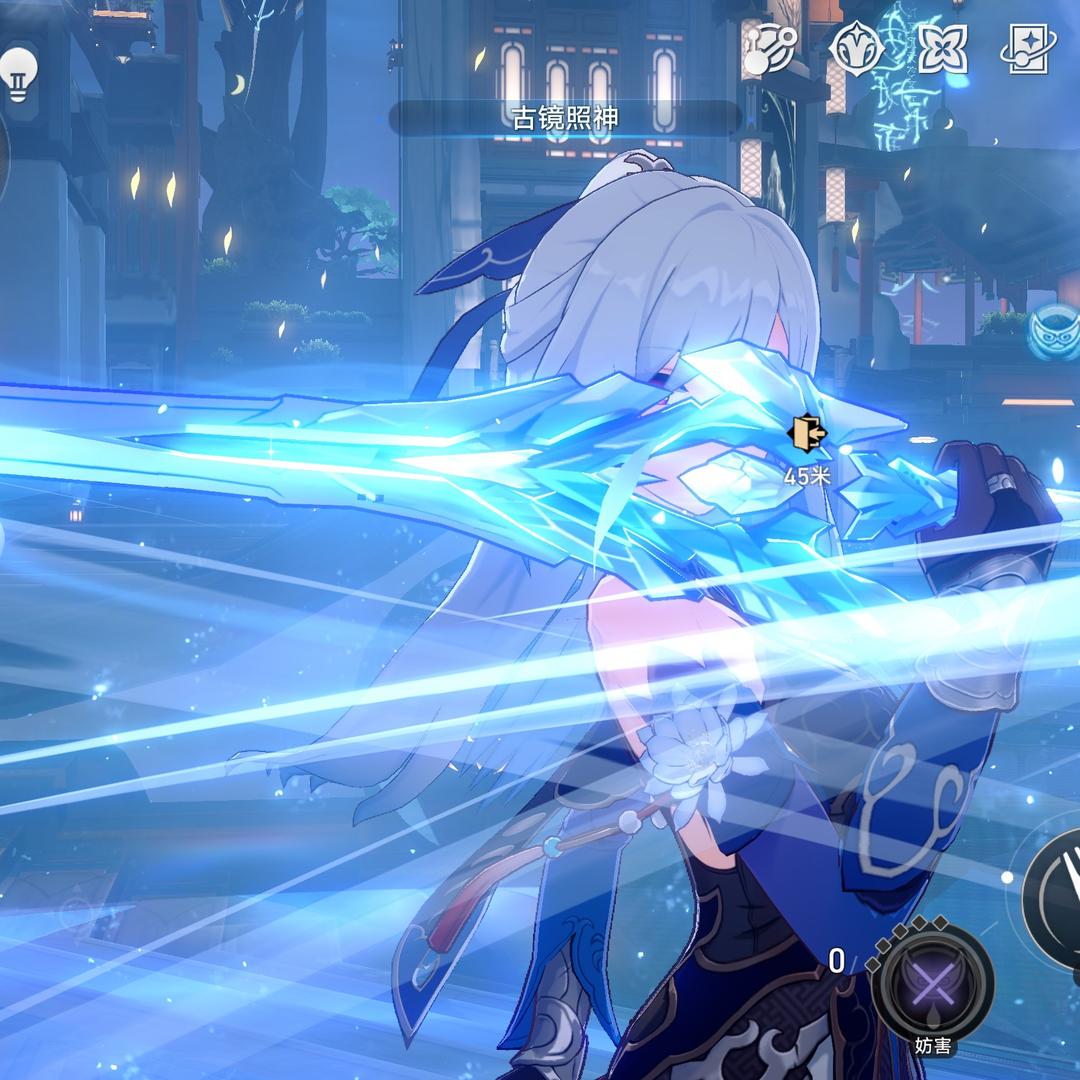Use the 妨害 technique skill button
The image size is (1080, 1080).
click(933, 985)
